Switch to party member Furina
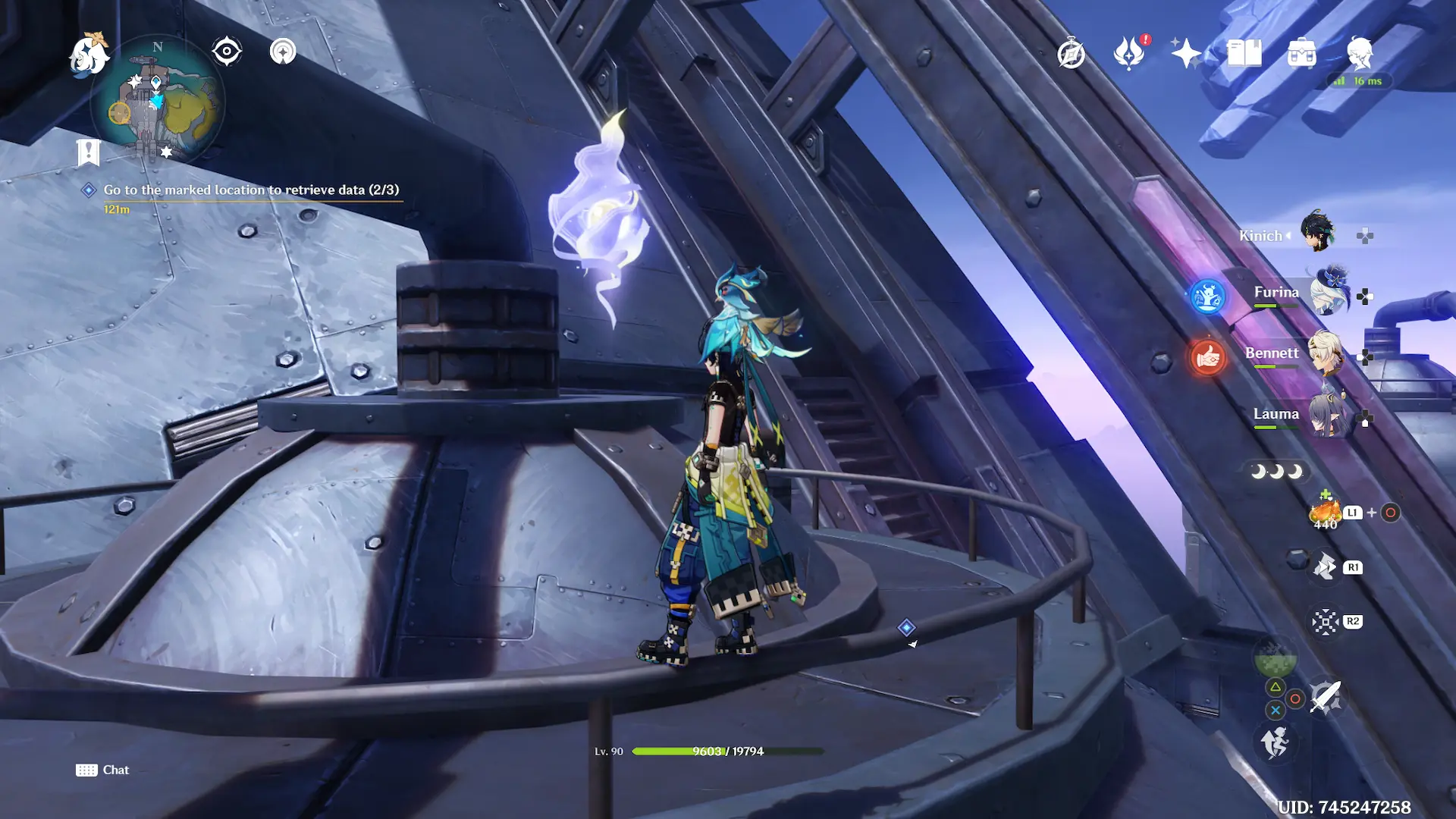 tap(1329, 293)
